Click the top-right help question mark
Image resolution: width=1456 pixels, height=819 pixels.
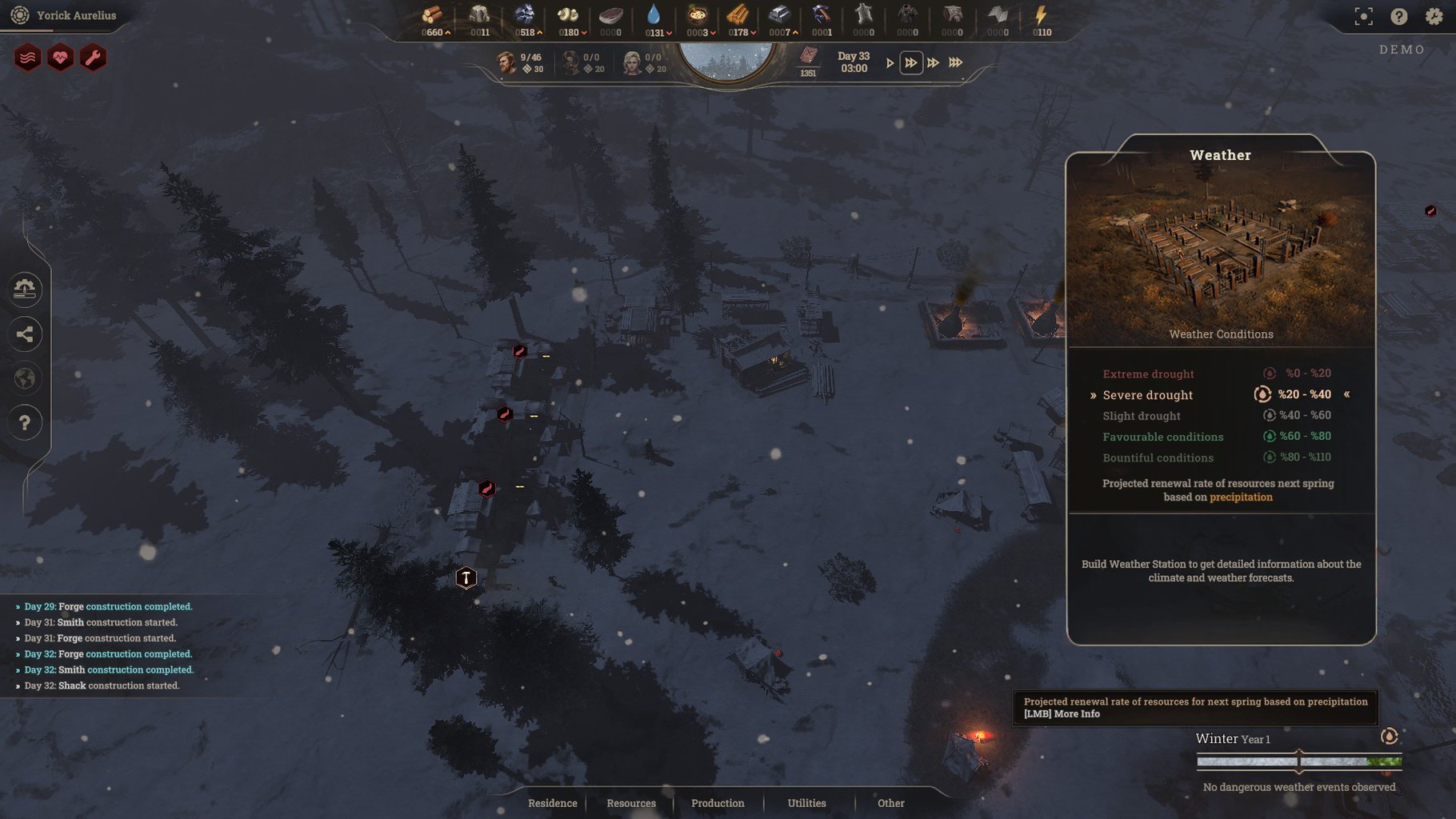(x=1398, y=16)
